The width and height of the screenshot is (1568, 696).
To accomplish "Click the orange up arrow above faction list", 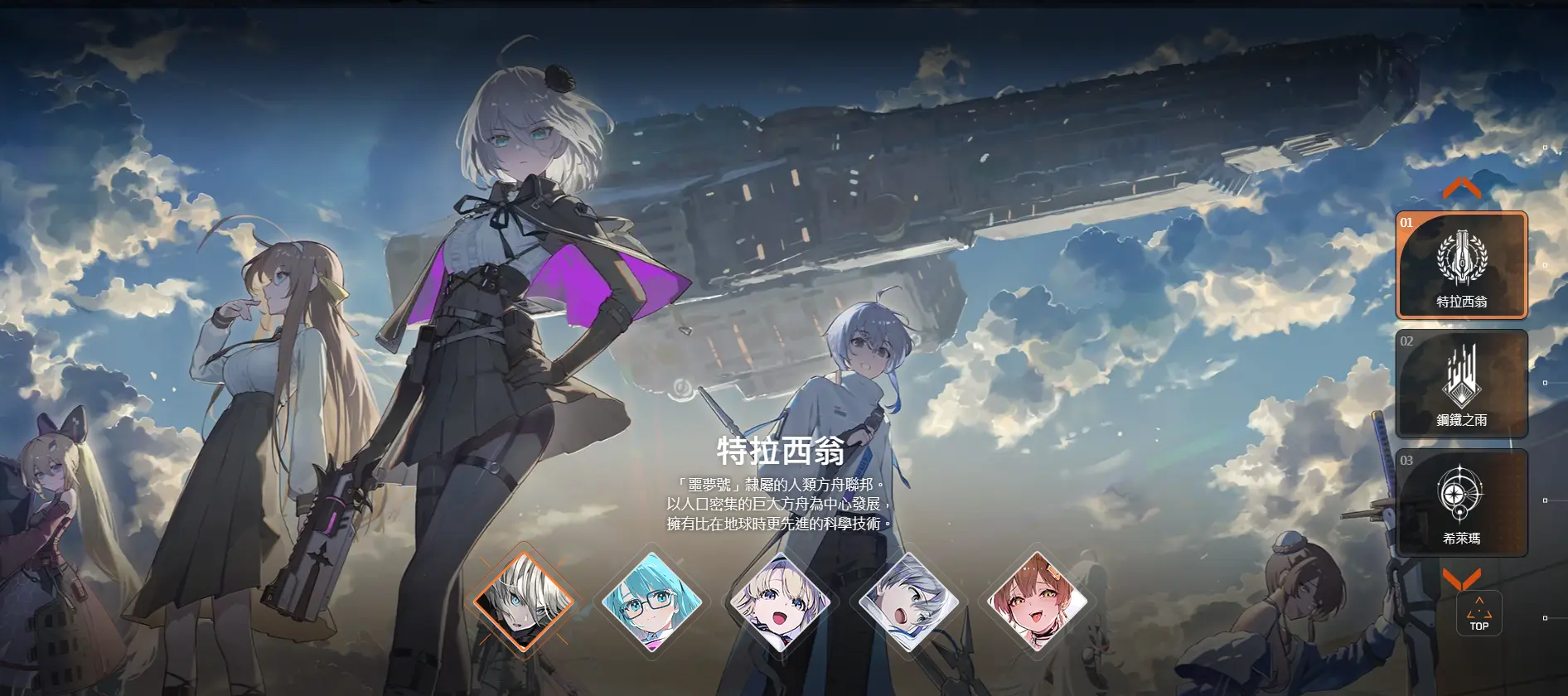I will click(1461, 189).
